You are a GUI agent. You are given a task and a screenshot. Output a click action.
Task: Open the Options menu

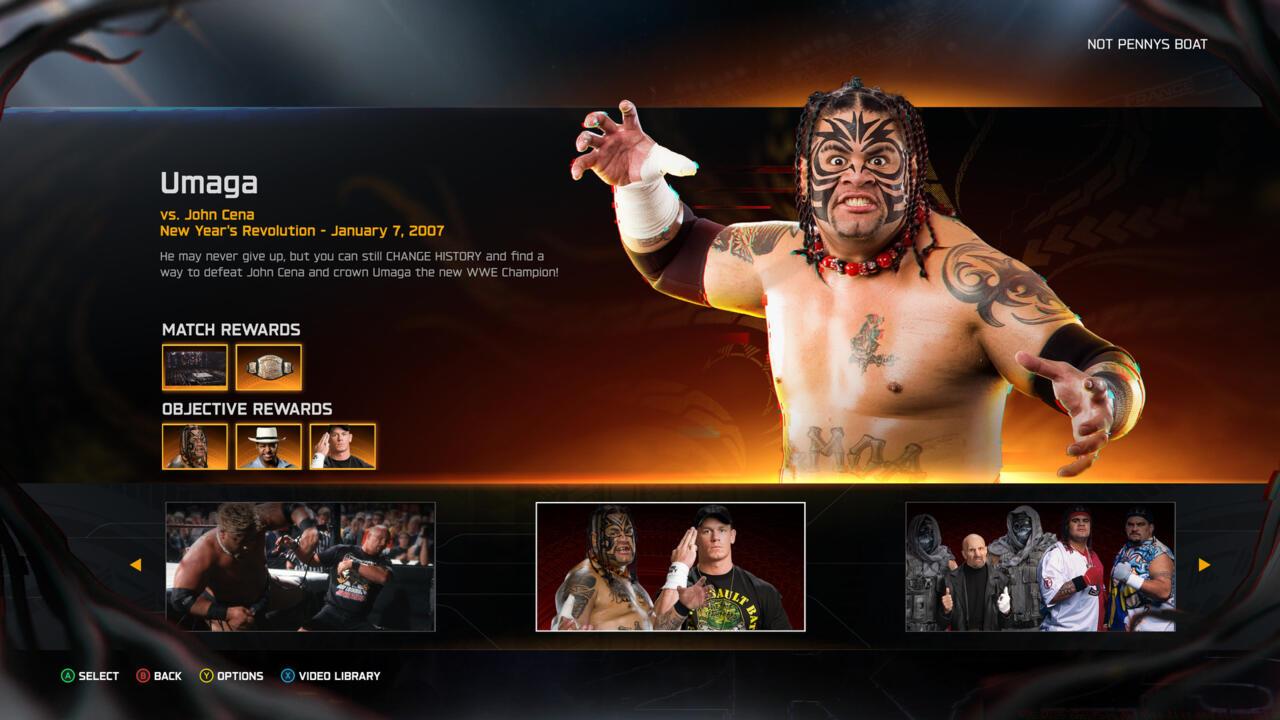click(240, 676)
